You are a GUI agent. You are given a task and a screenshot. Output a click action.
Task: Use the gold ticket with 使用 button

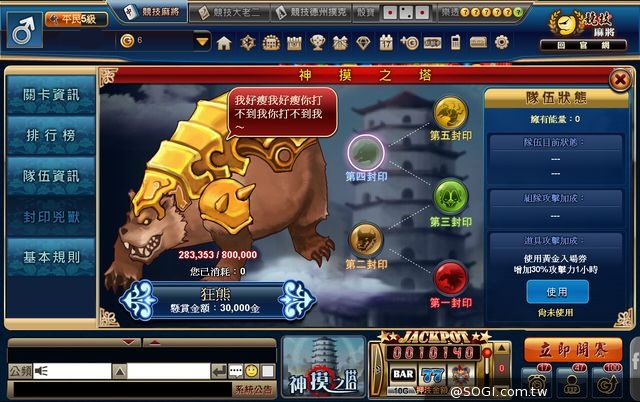click(556, 291)
